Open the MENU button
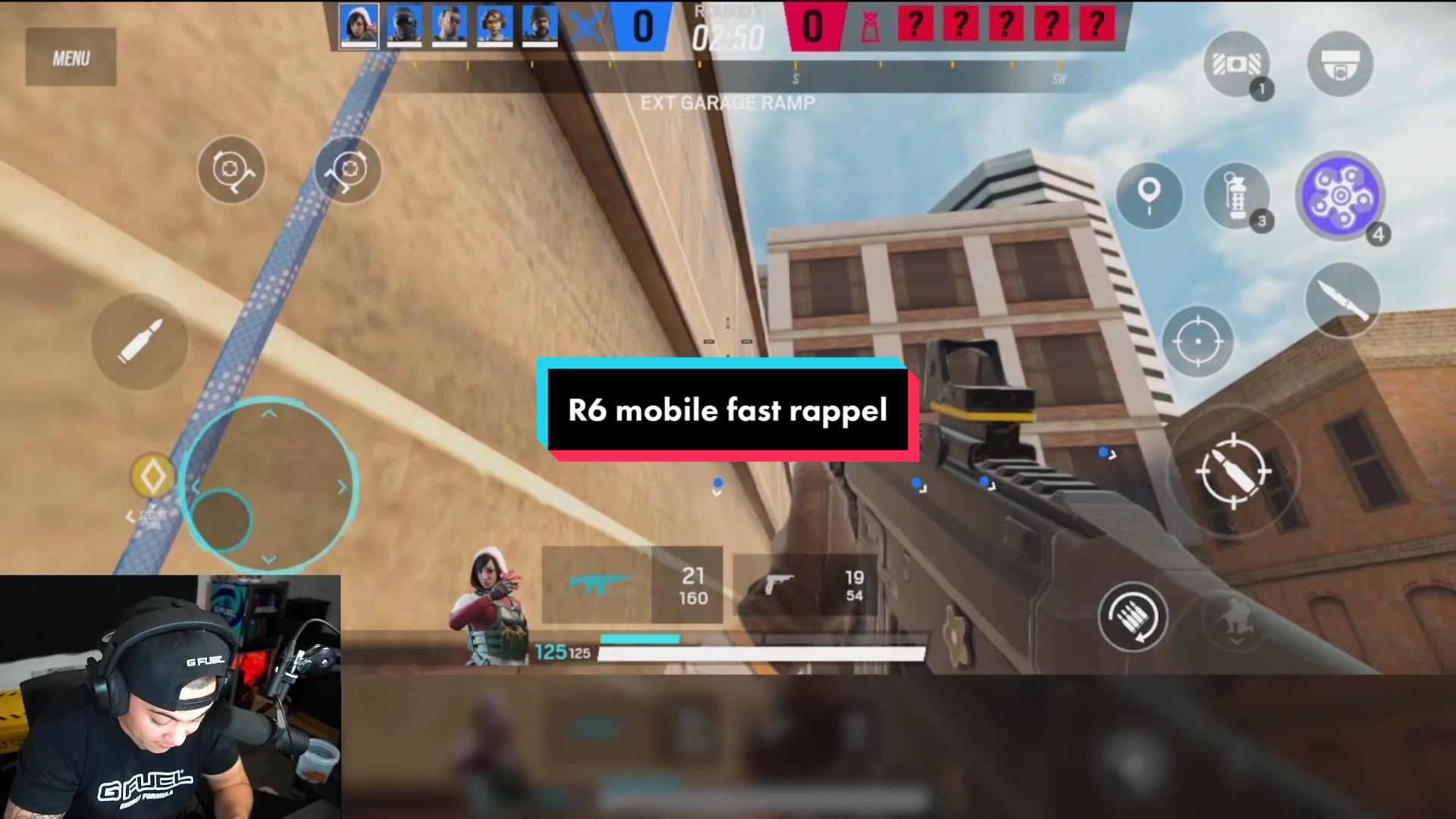The image size is (1456, 819). [x=71, y=58]
